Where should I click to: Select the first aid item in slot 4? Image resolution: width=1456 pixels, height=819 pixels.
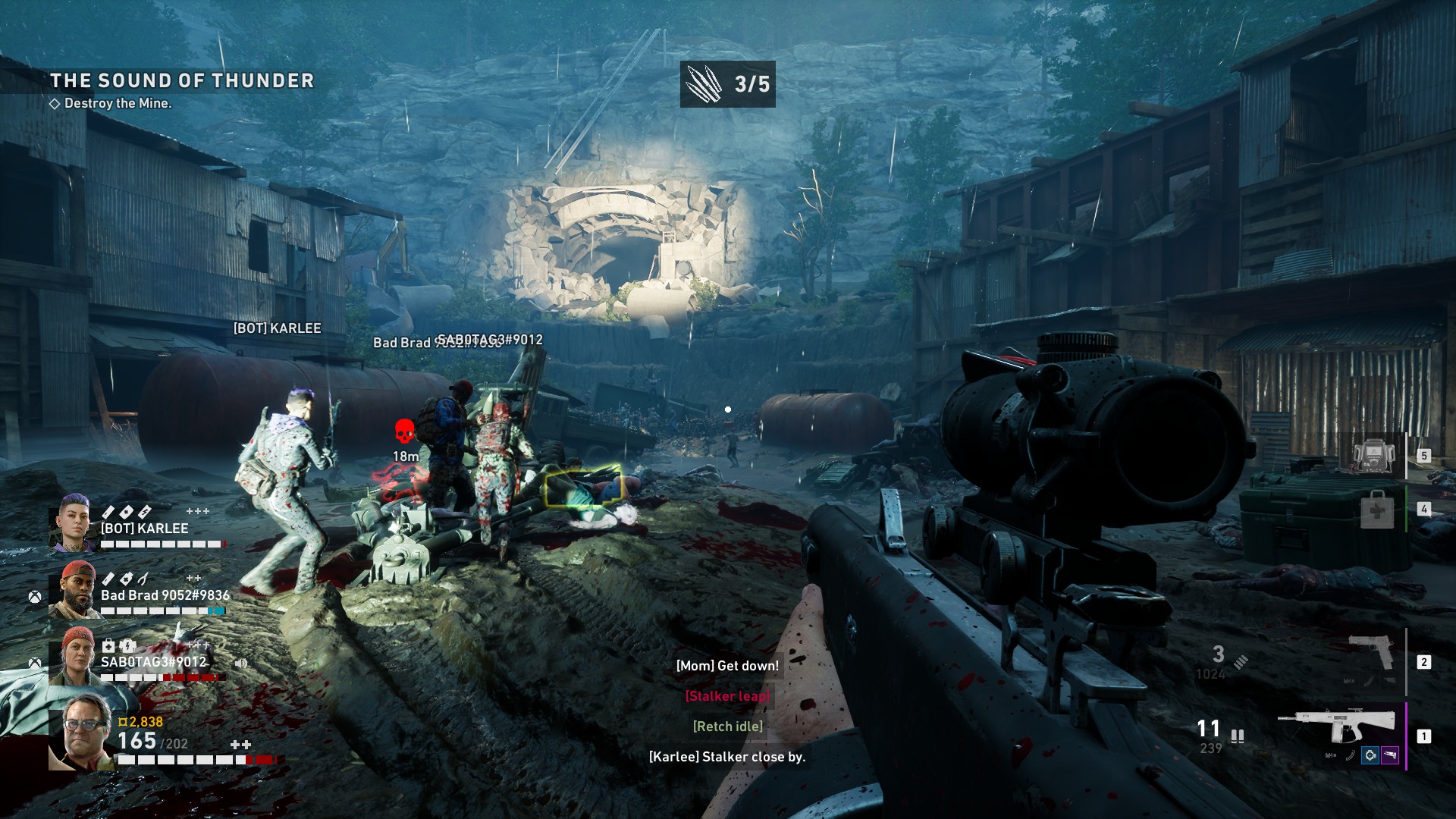click(1376, 510)
